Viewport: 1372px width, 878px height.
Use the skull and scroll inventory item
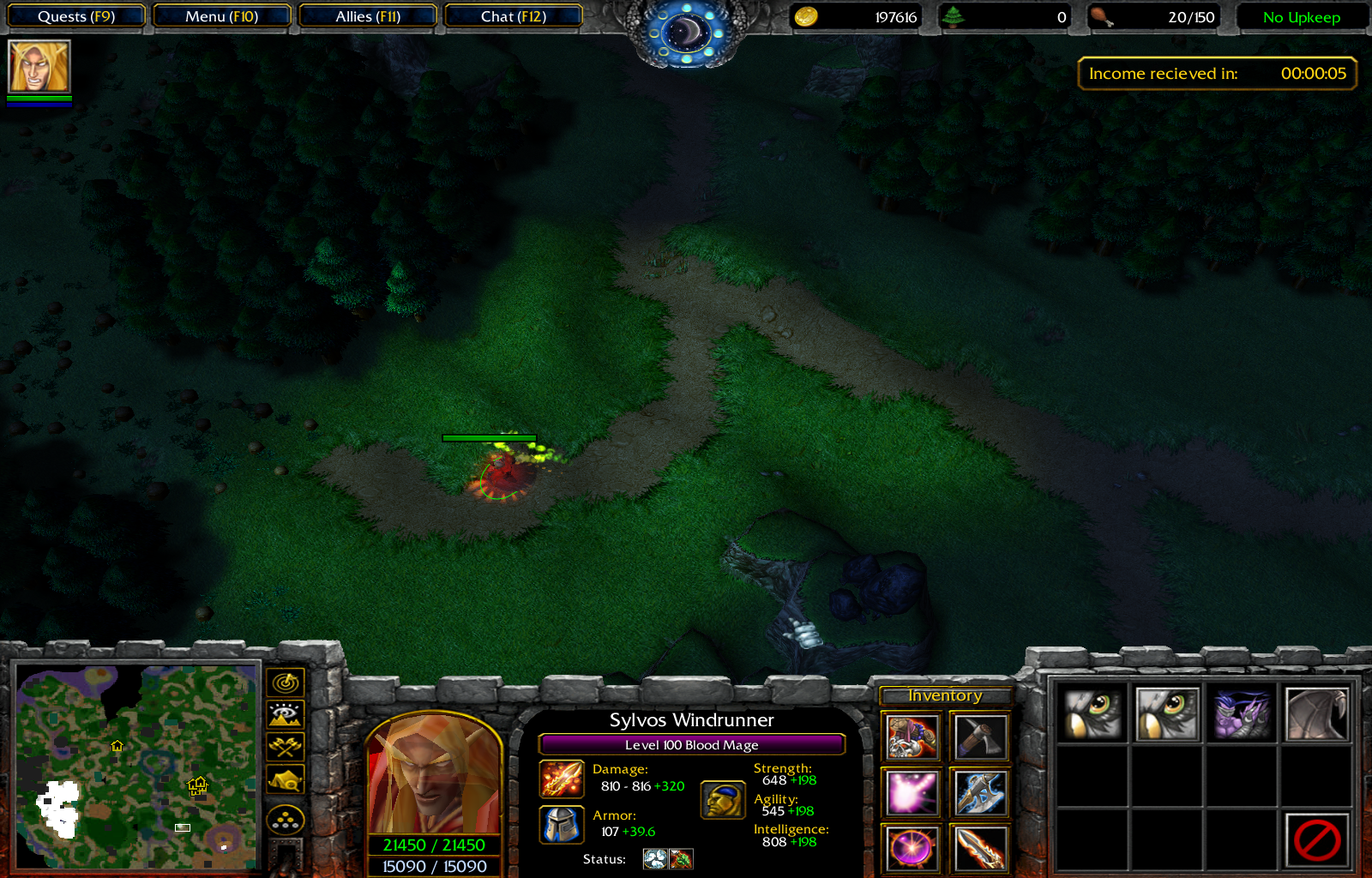[x=911, y=737]
